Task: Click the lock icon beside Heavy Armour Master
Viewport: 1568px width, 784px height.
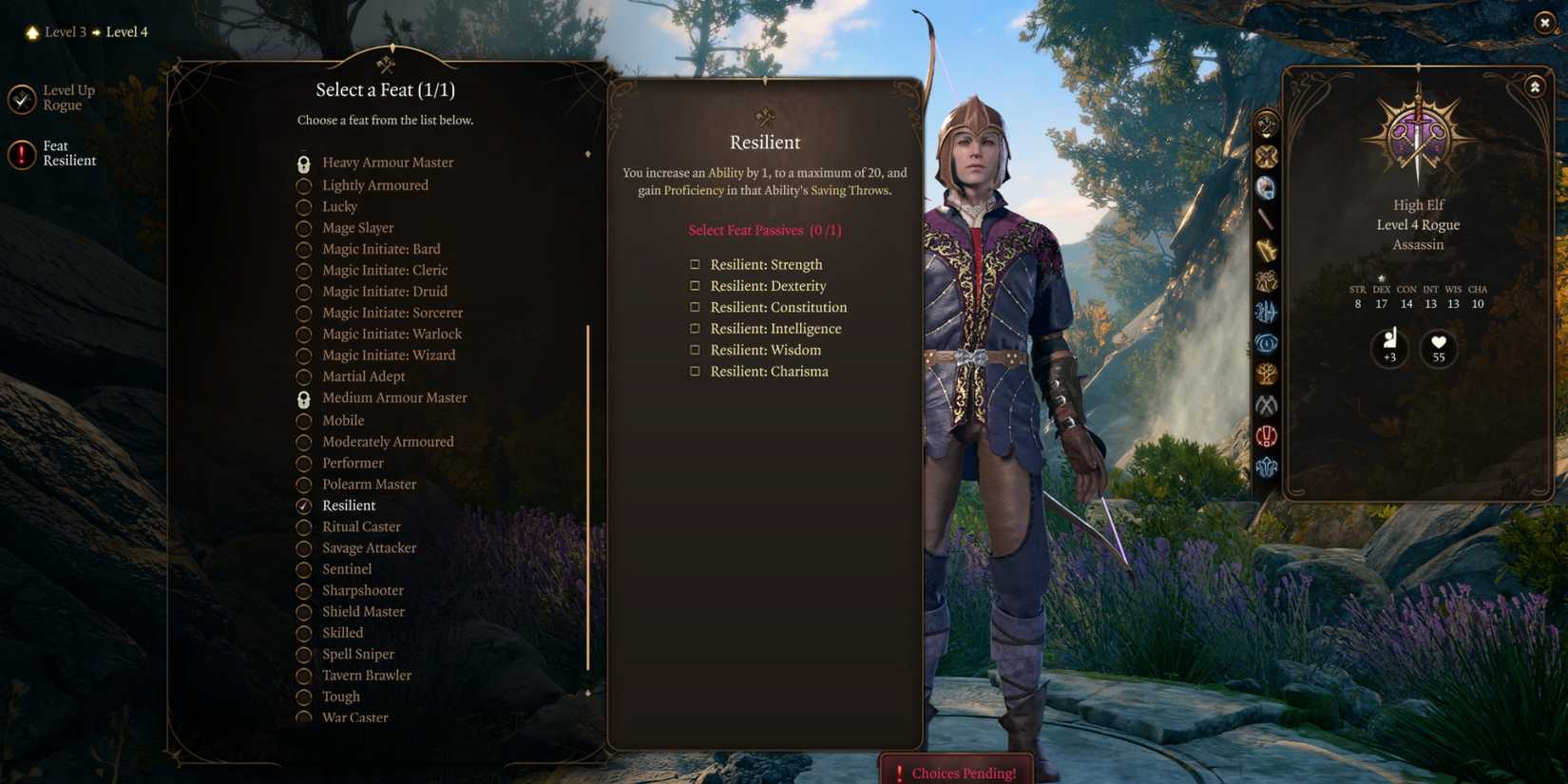Action: click(303, 162)
